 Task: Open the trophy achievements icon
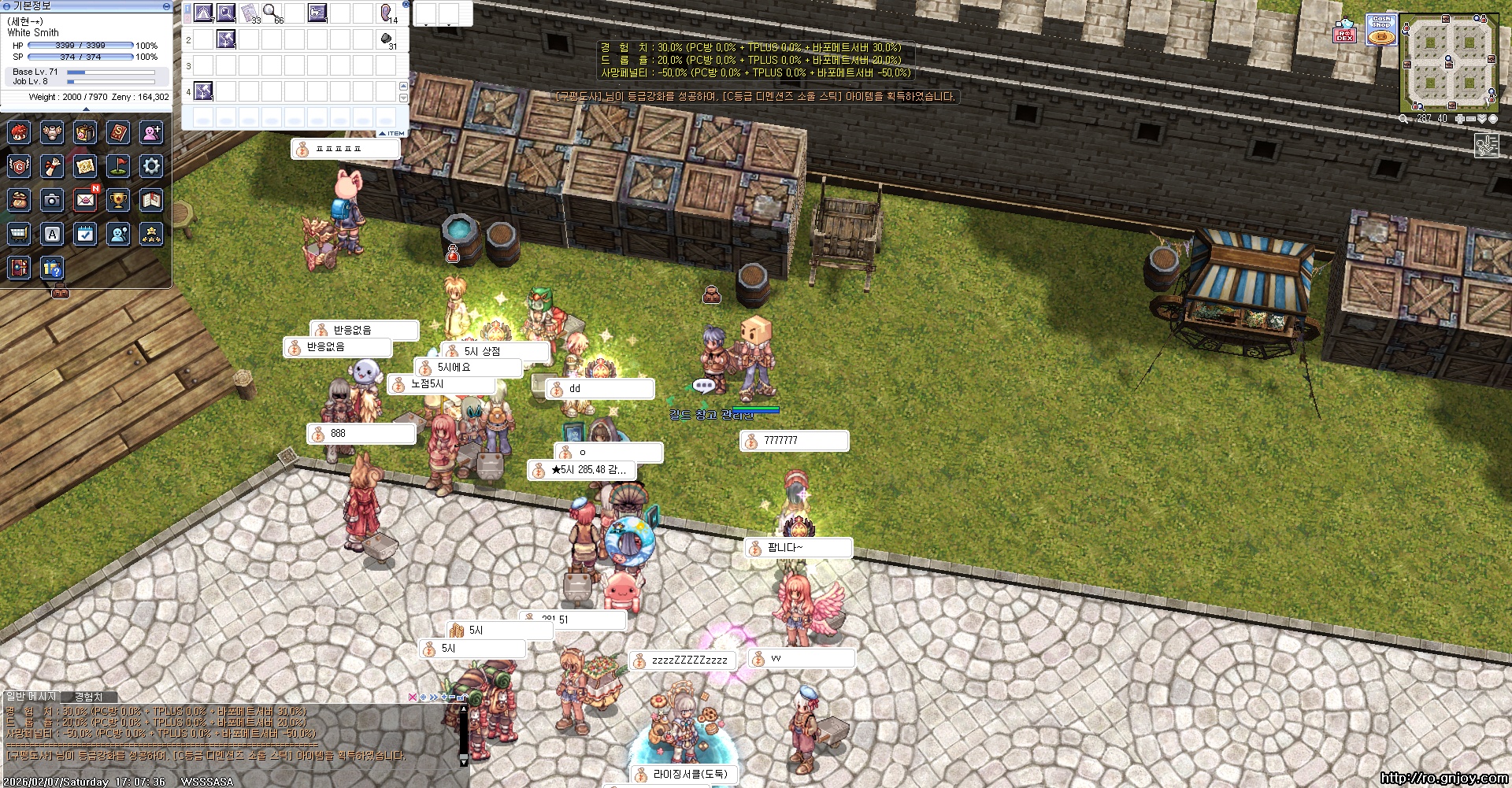click(x=118, y=201)
